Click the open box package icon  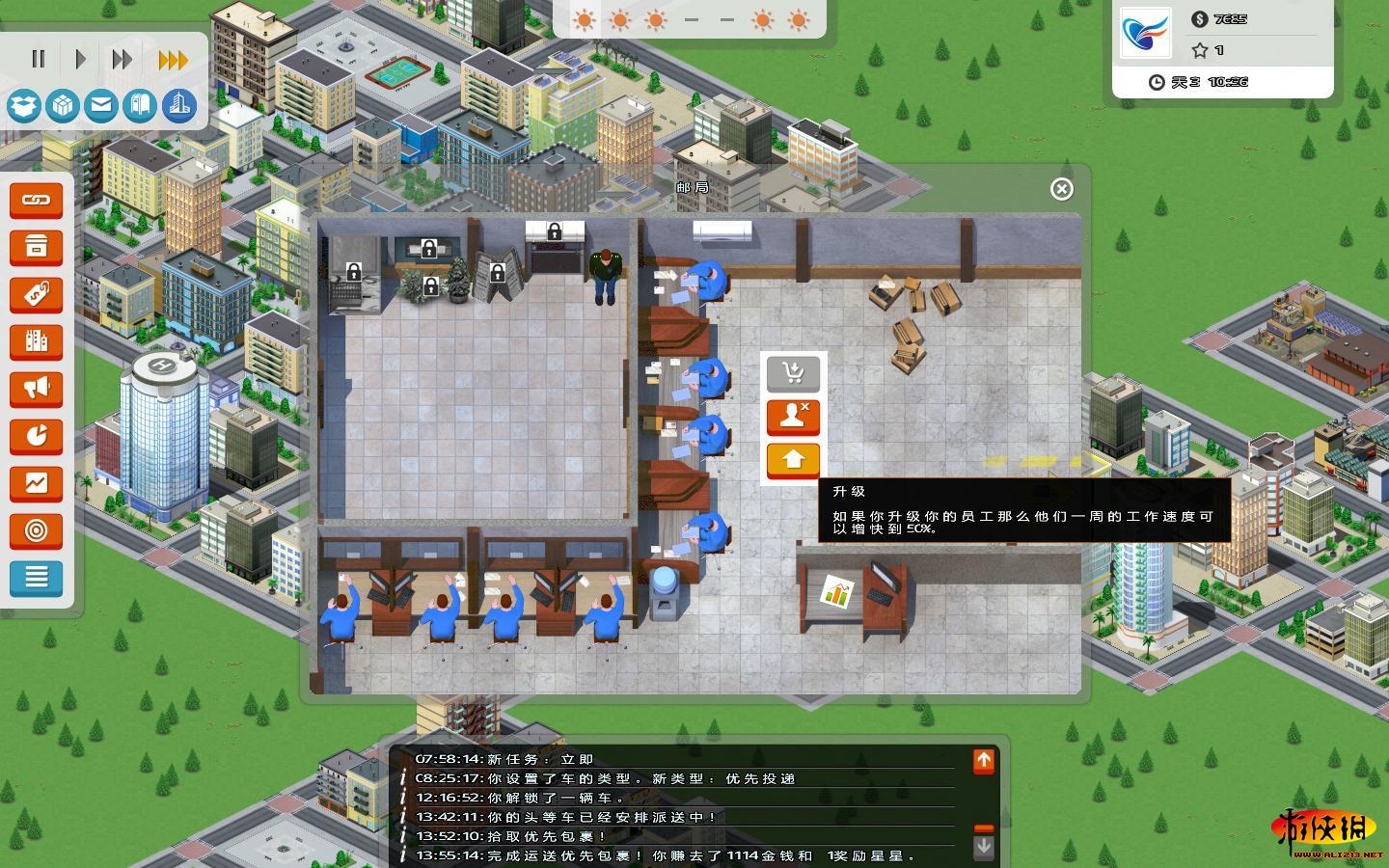point(24,105)
